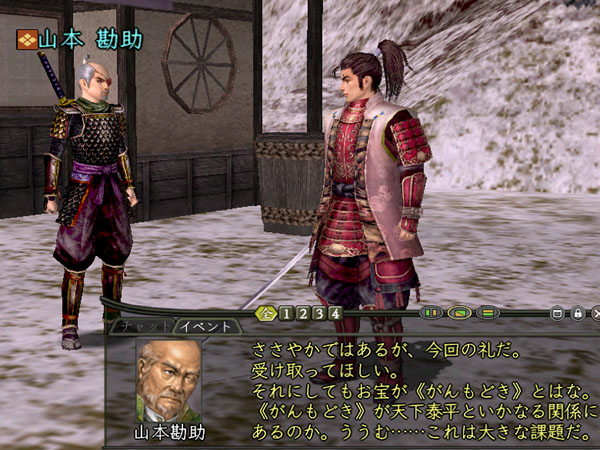
Task: Select the 山本 勘助 name tag
Action: [x=80, y=40]
